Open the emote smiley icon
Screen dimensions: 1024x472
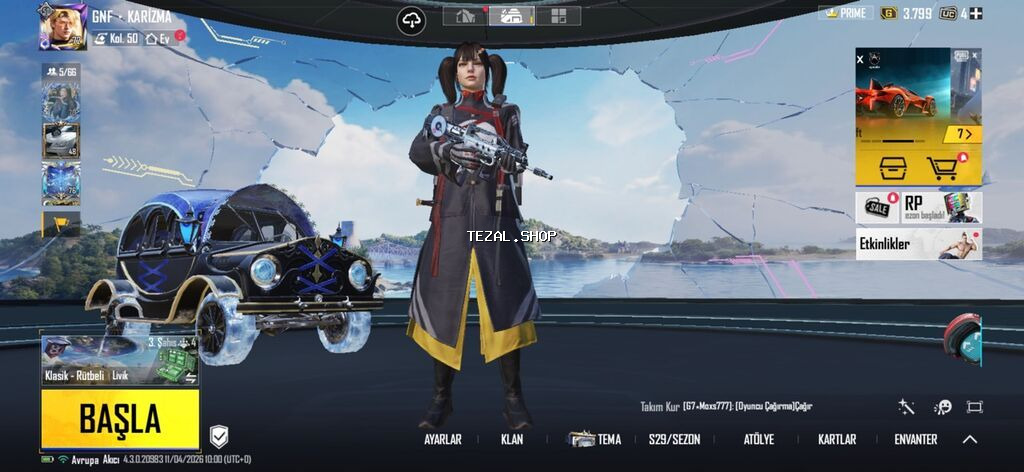tap(942, 407)
